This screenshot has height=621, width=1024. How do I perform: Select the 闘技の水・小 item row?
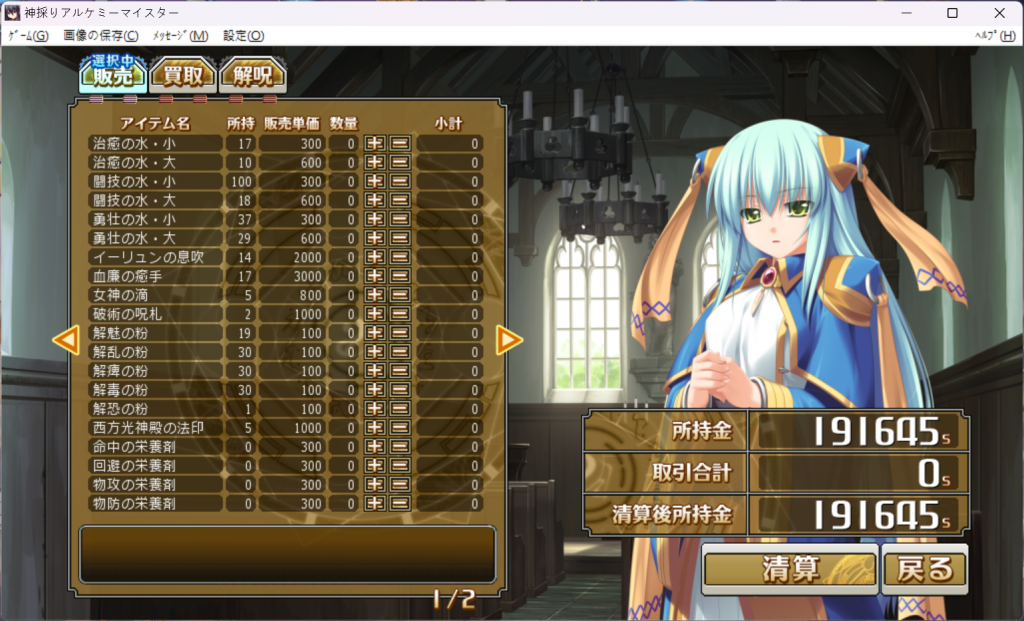click(155, 182)
